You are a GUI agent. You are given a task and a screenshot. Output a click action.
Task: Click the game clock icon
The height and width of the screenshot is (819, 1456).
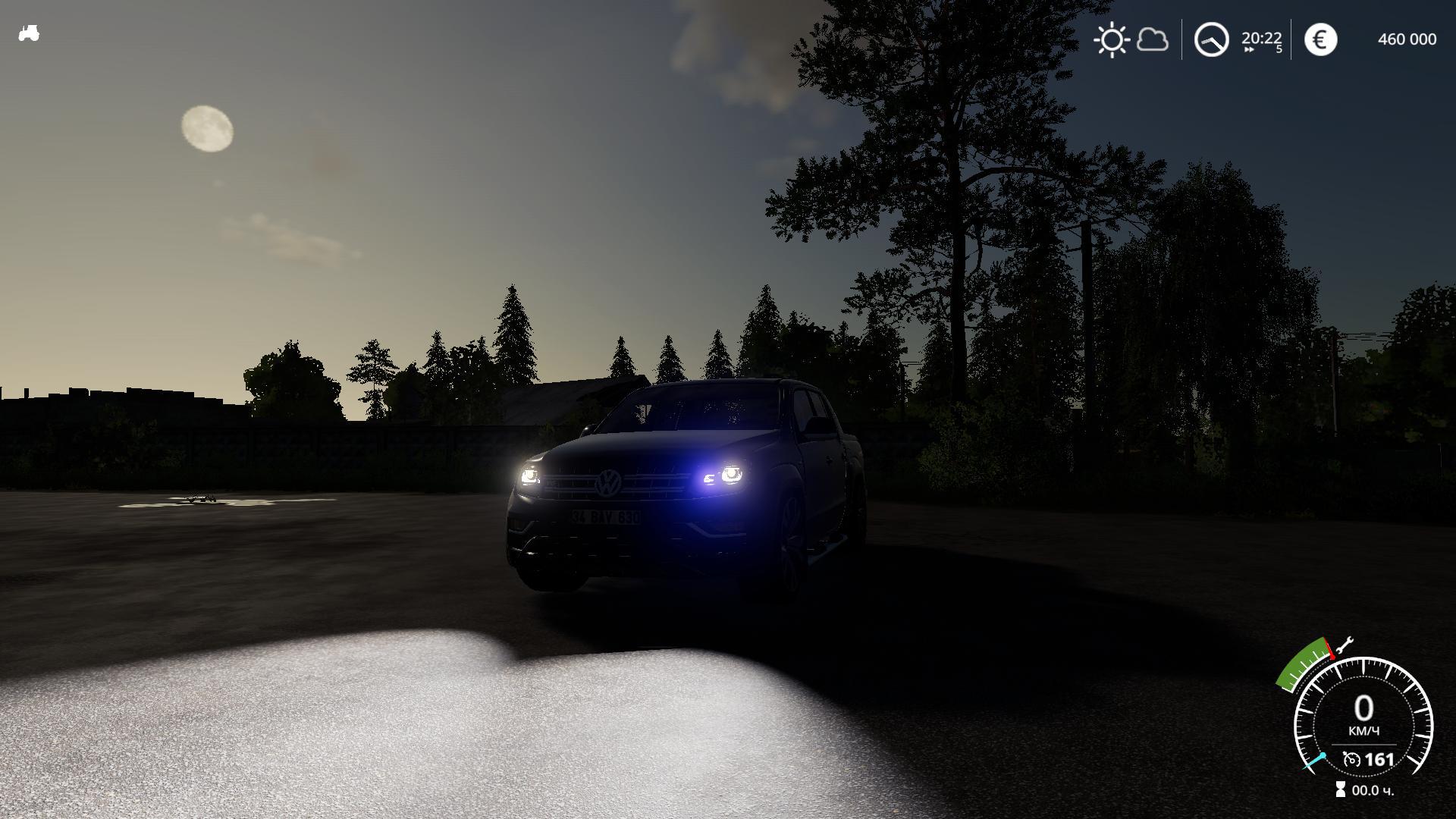[x=1211, y=39]
